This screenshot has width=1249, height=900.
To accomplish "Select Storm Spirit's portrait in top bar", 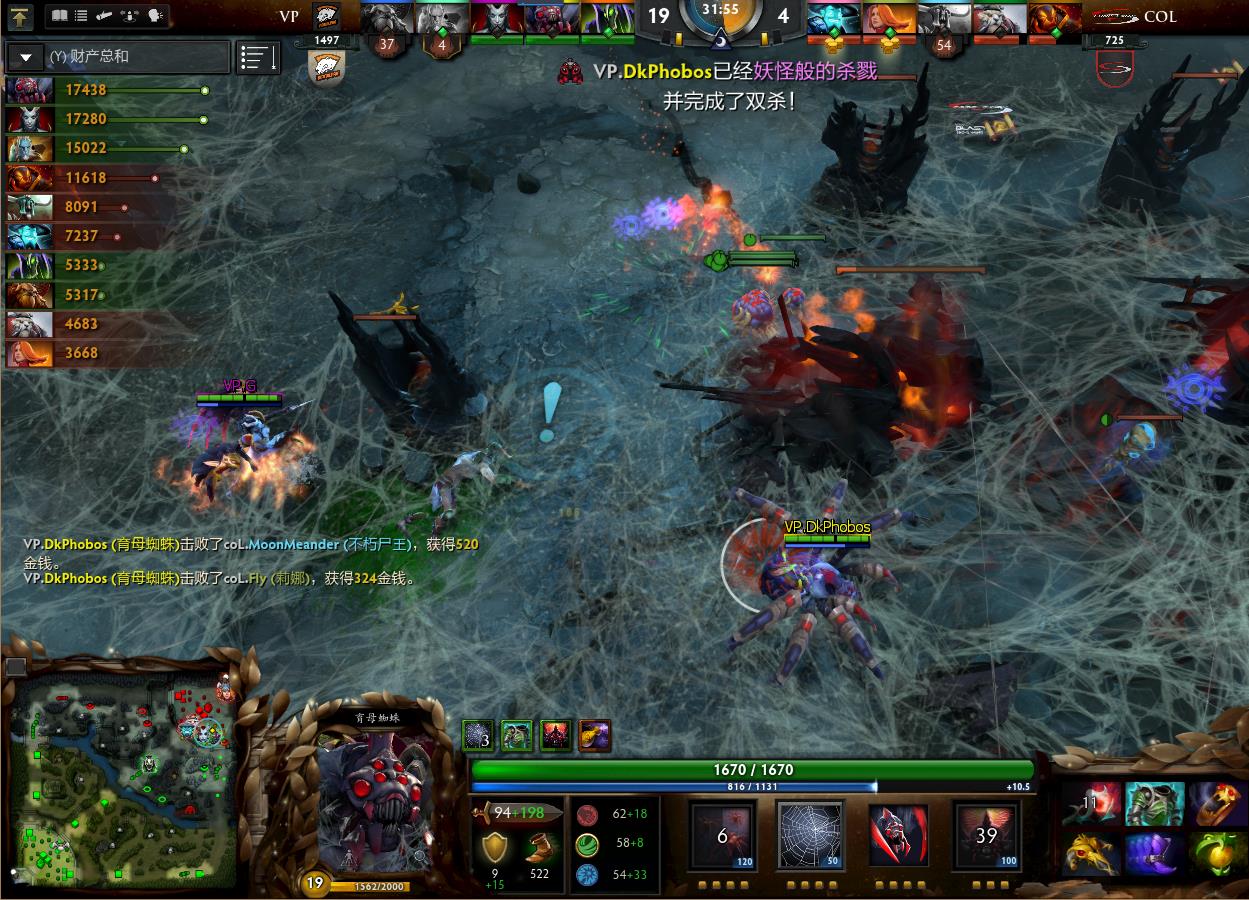I will [831, 19].
